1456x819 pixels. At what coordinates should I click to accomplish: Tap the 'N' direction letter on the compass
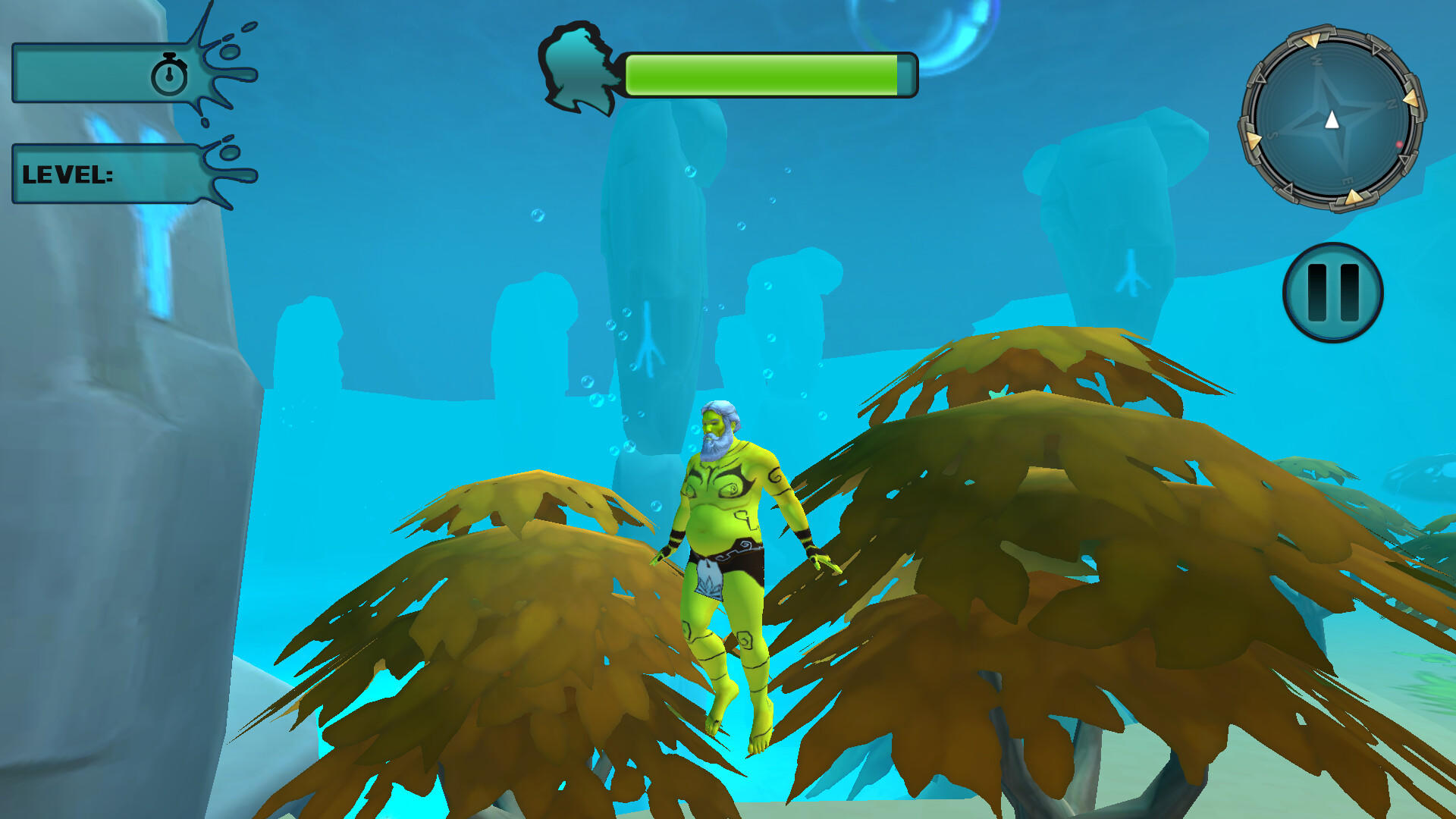tap(1391, 102)
